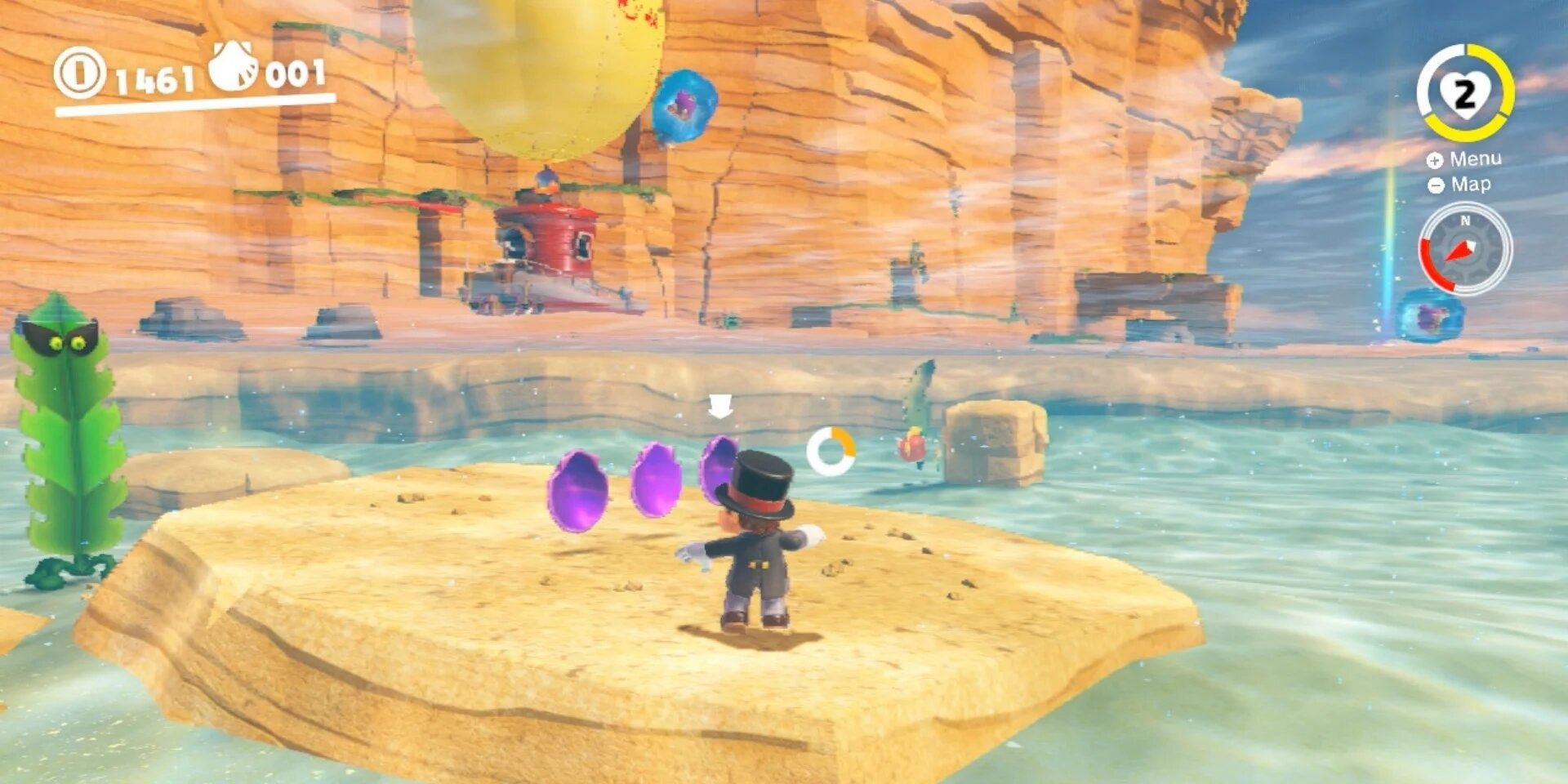The width and height of the screenshot is (1568, 784).
Task: Select the plus icon next to Menu
Action: (1435, 159)
